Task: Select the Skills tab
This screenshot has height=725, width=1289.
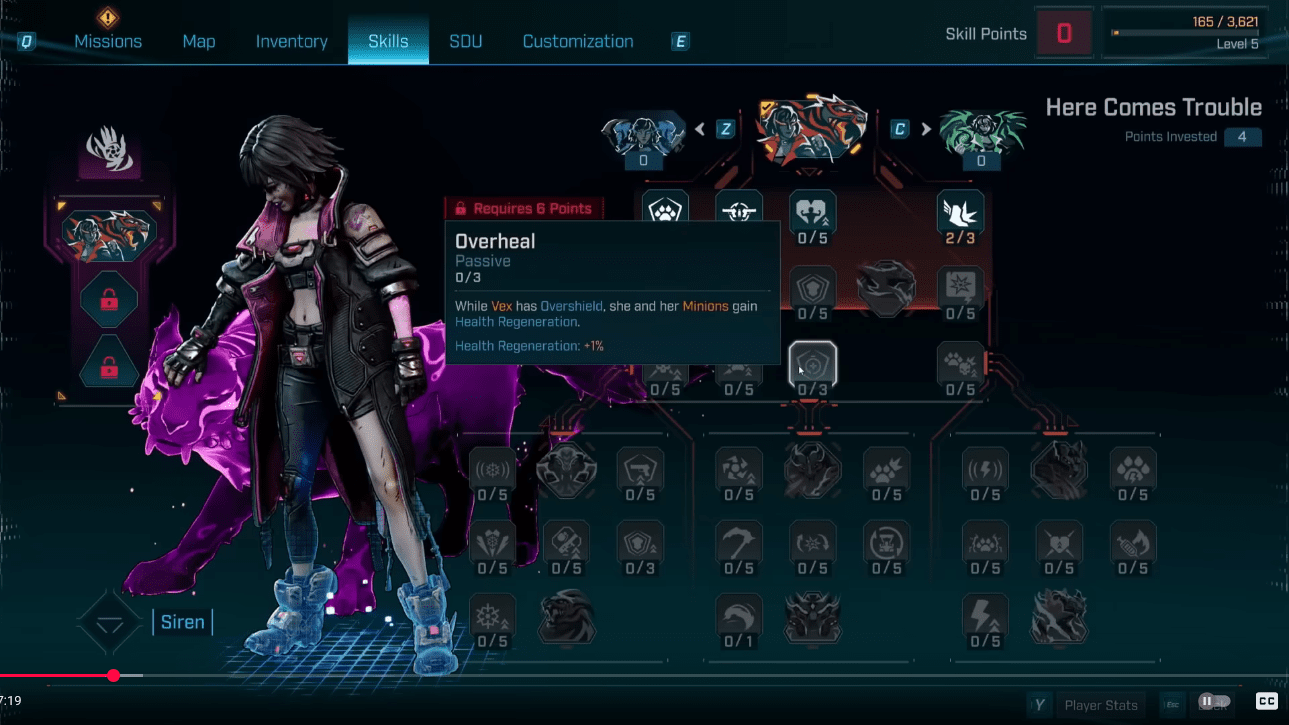Action: click(388, 41)
